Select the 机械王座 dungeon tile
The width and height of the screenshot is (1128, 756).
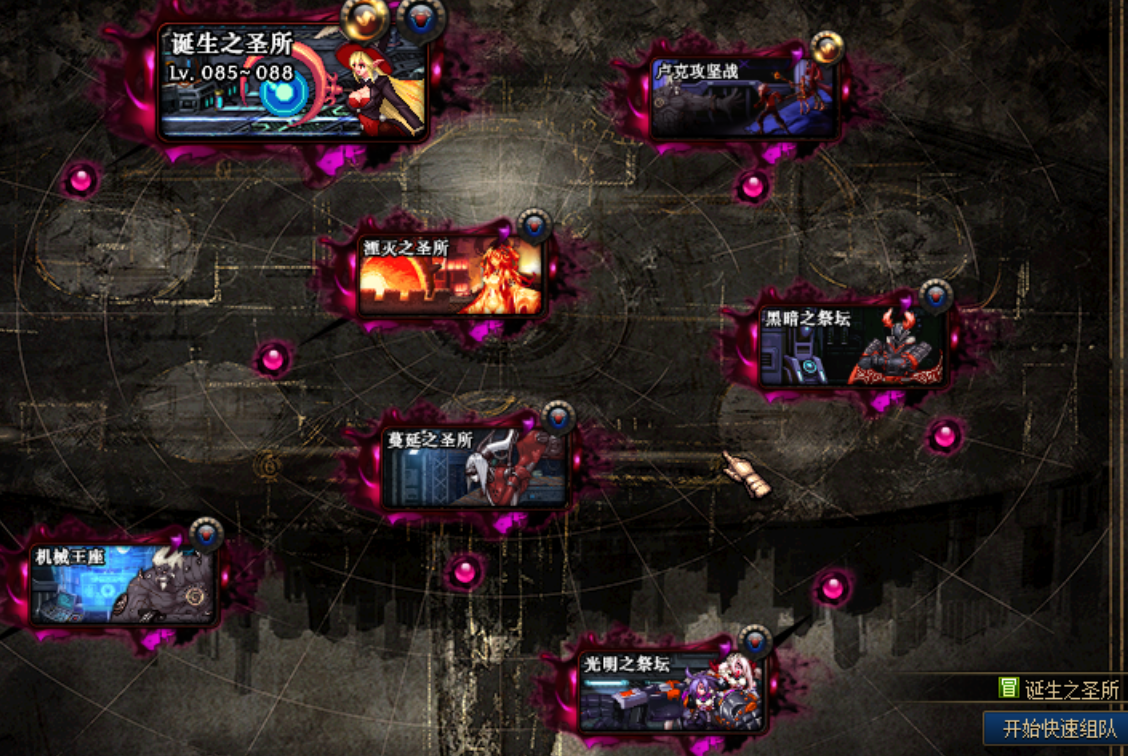(123, 585)
